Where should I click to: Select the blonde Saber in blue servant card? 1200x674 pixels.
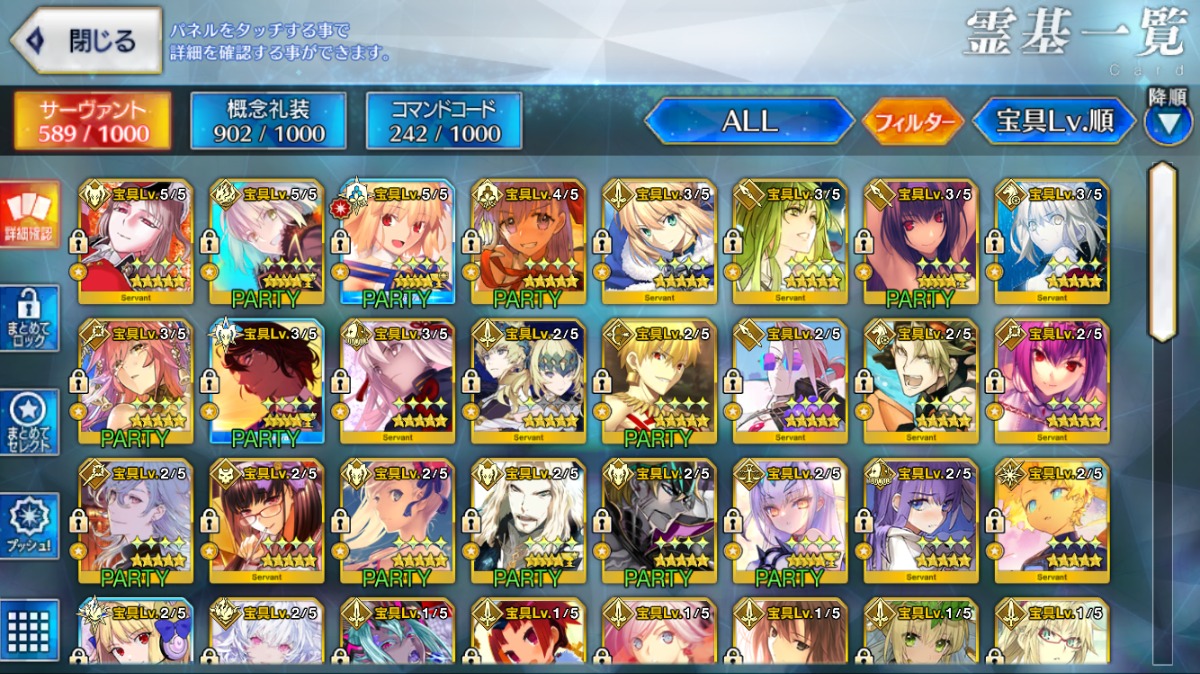tap(659, 240)
